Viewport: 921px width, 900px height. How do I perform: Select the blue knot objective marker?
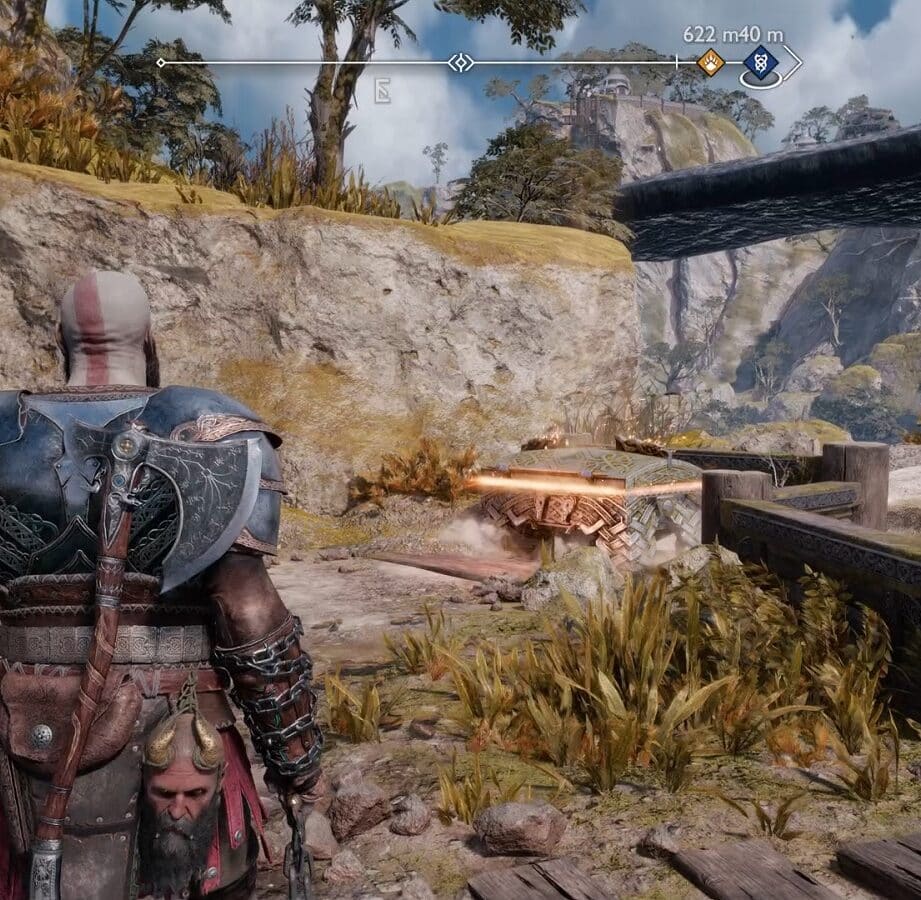759,63
